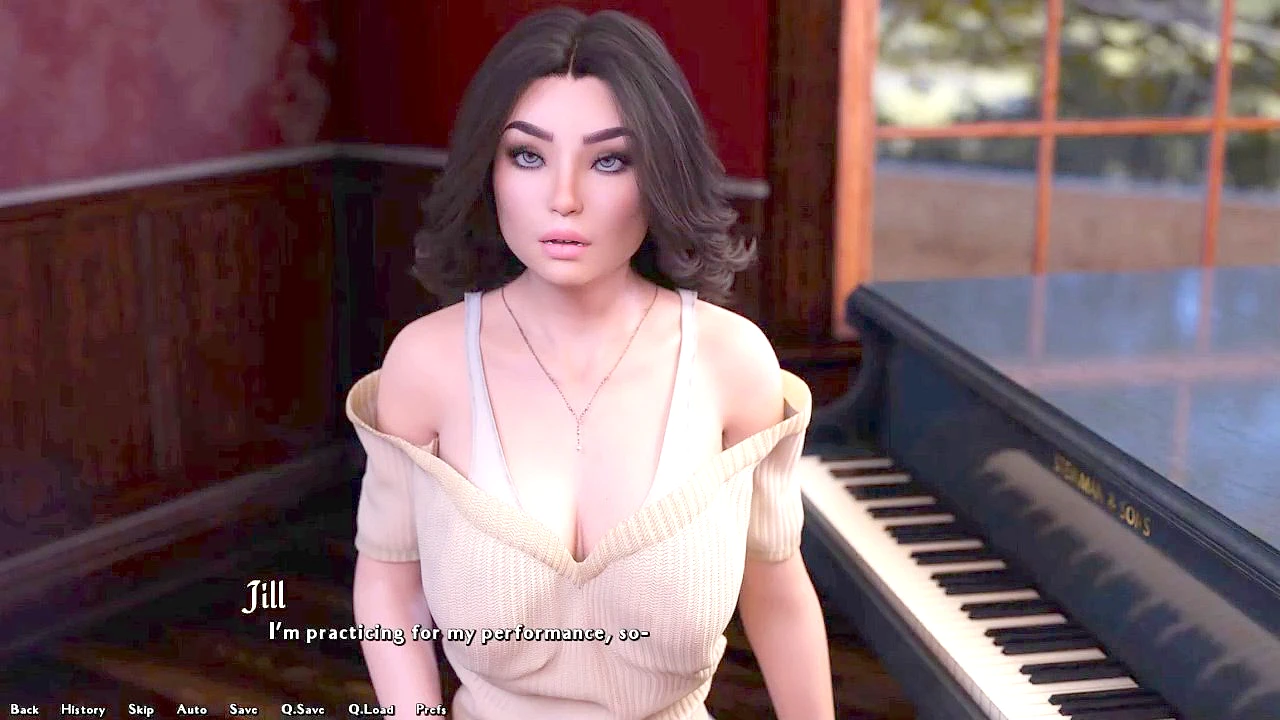This screenshot has height=720, width=1280.
Task: Quick load using Q.Load
Action: (x=371, y=709)
